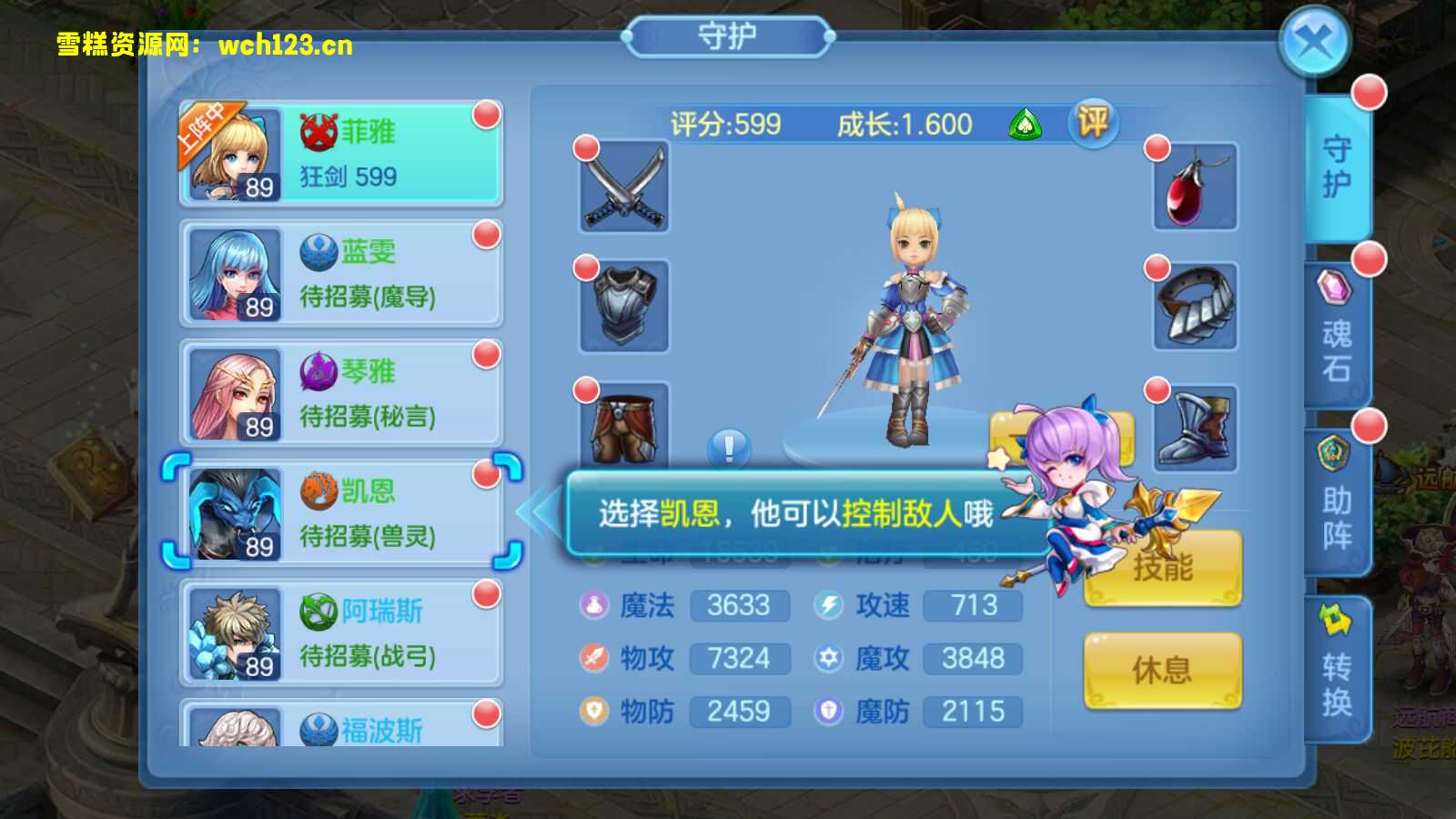Click the 攻速 lightning stat icon
The height and width of the screenshot is (819, 1456).
click(829, 605)
